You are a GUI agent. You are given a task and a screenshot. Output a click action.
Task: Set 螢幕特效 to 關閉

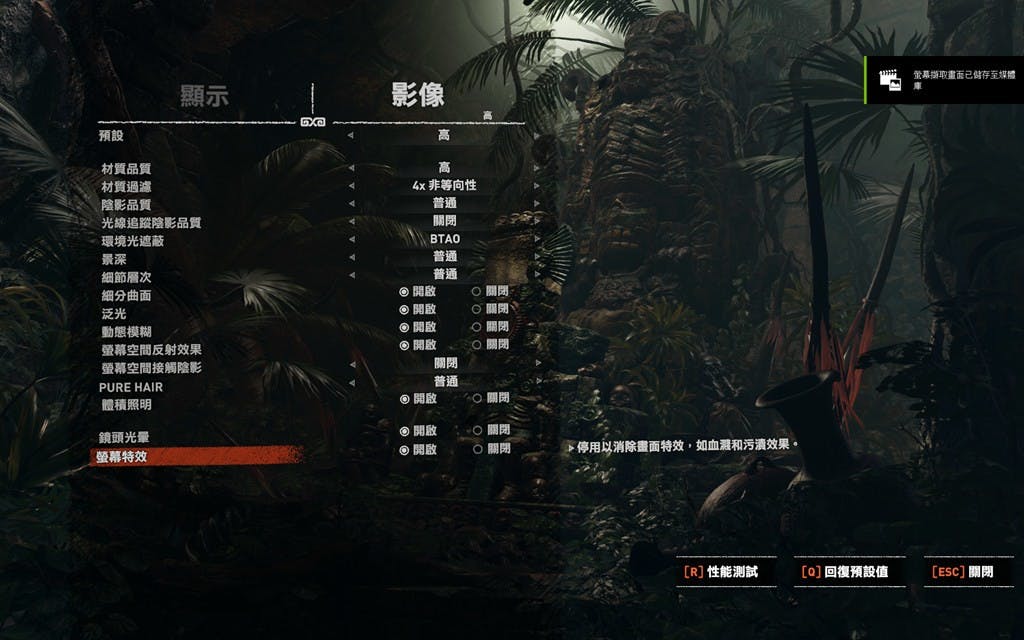(x=490, y=450)
